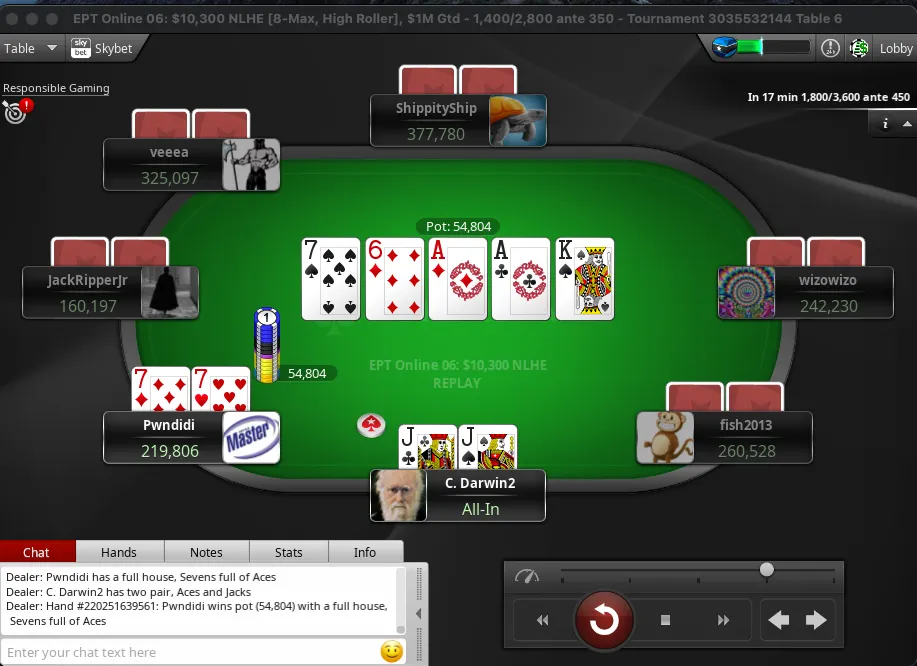Image resolution: width=917 pixels, height=666 pixels.
Task: Open Responsible Gaming link
Action: tap(56, 88)
